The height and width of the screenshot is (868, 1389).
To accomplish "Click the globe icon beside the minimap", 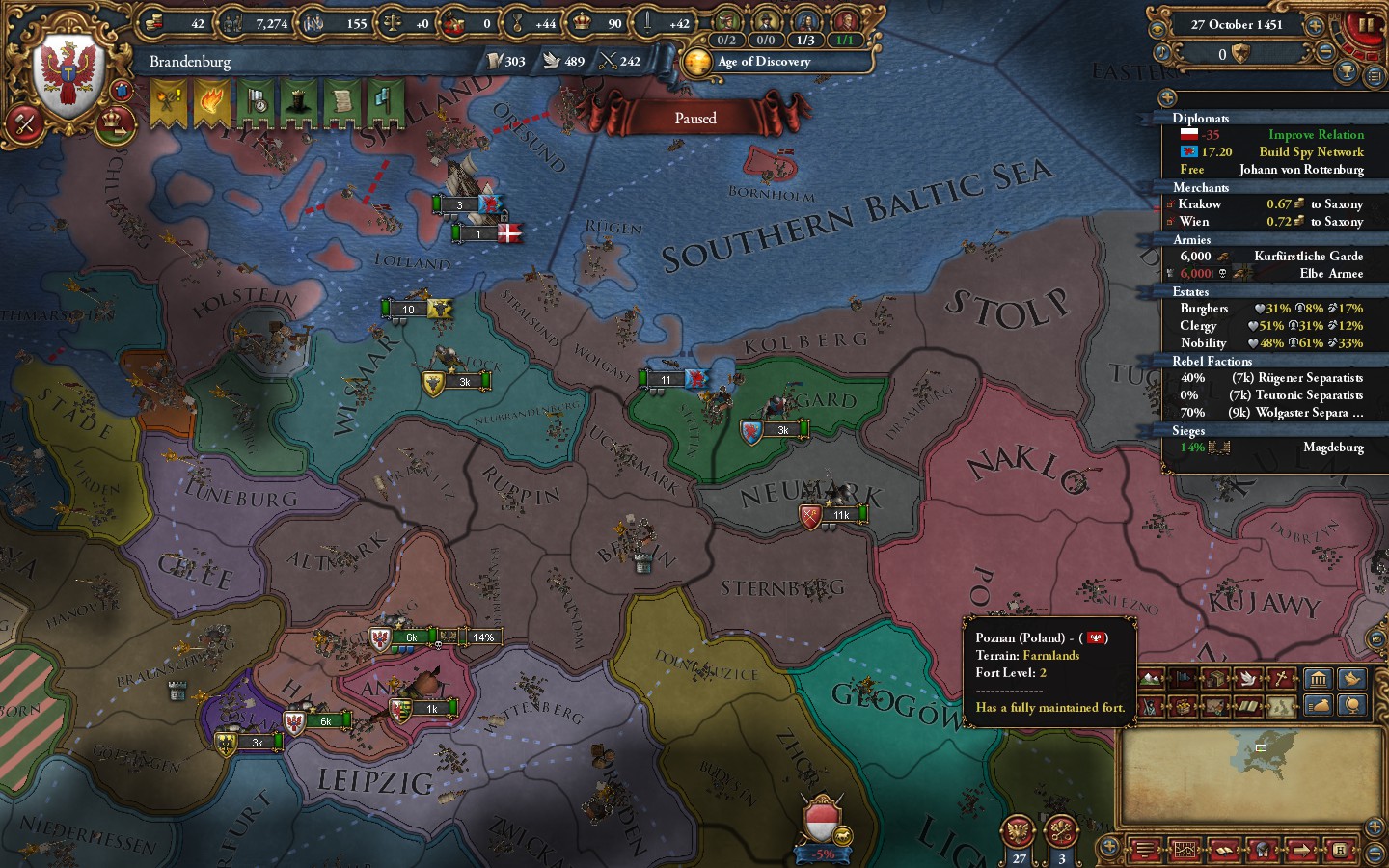I will (x=1352, y=706).
